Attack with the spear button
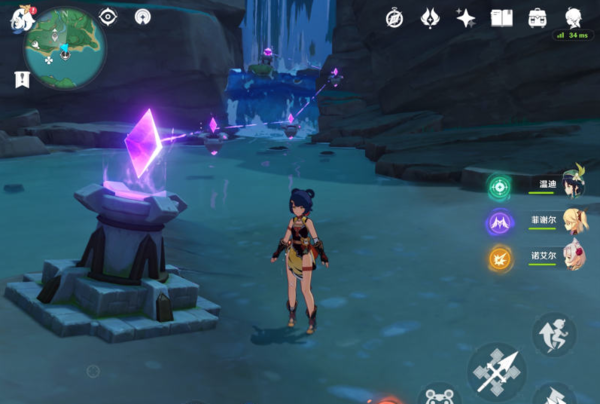Screen dimensions: 600x404 (x=497, y=372)
